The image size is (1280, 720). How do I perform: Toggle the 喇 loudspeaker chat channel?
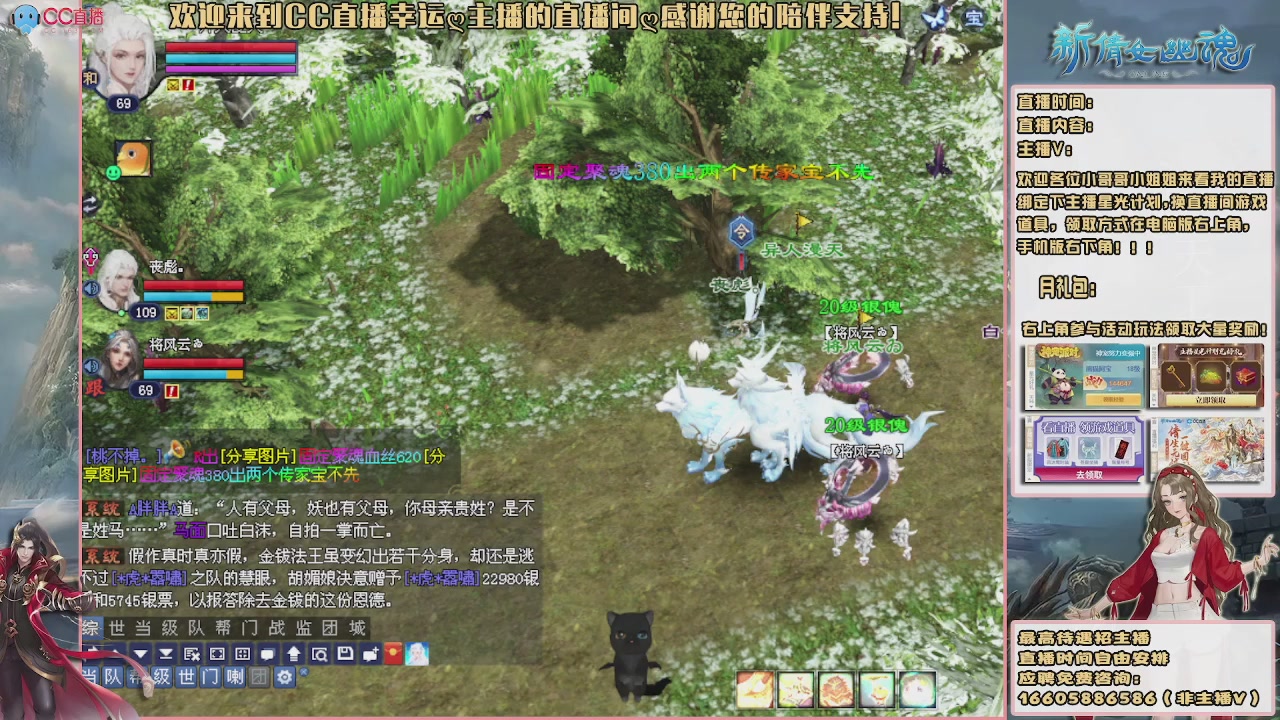click(x=234, y=678)
